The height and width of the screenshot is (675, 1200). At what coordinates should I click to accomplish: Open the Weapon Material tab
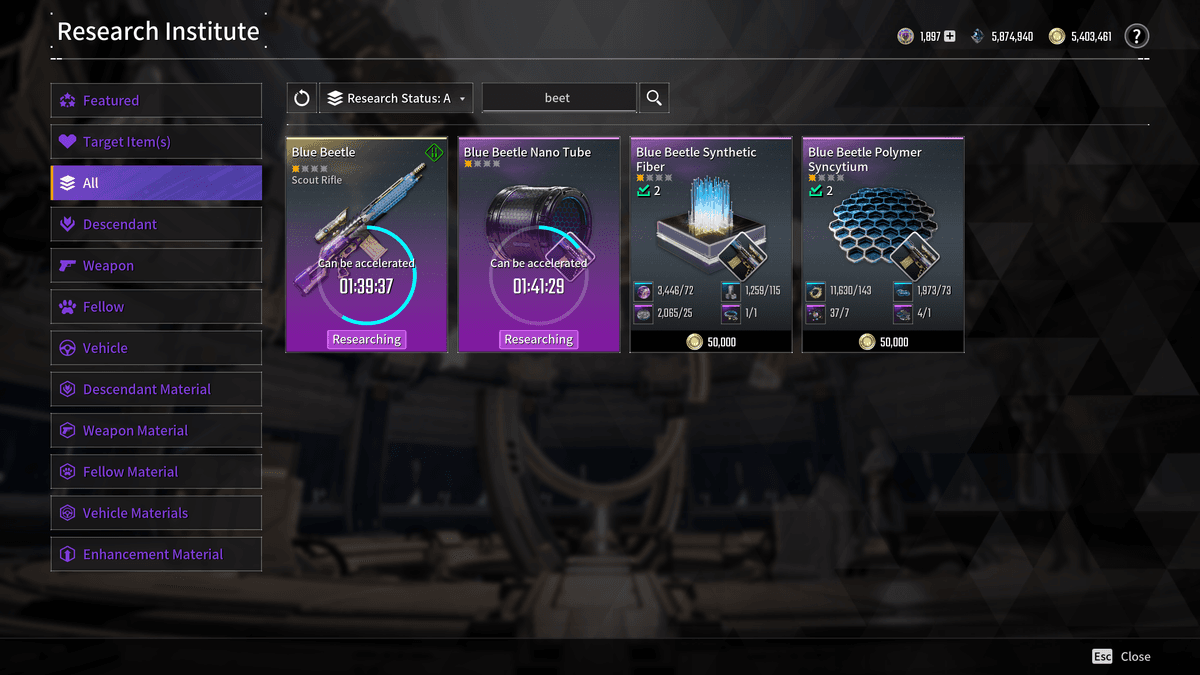pyautogui.click(x=156, y=430)
